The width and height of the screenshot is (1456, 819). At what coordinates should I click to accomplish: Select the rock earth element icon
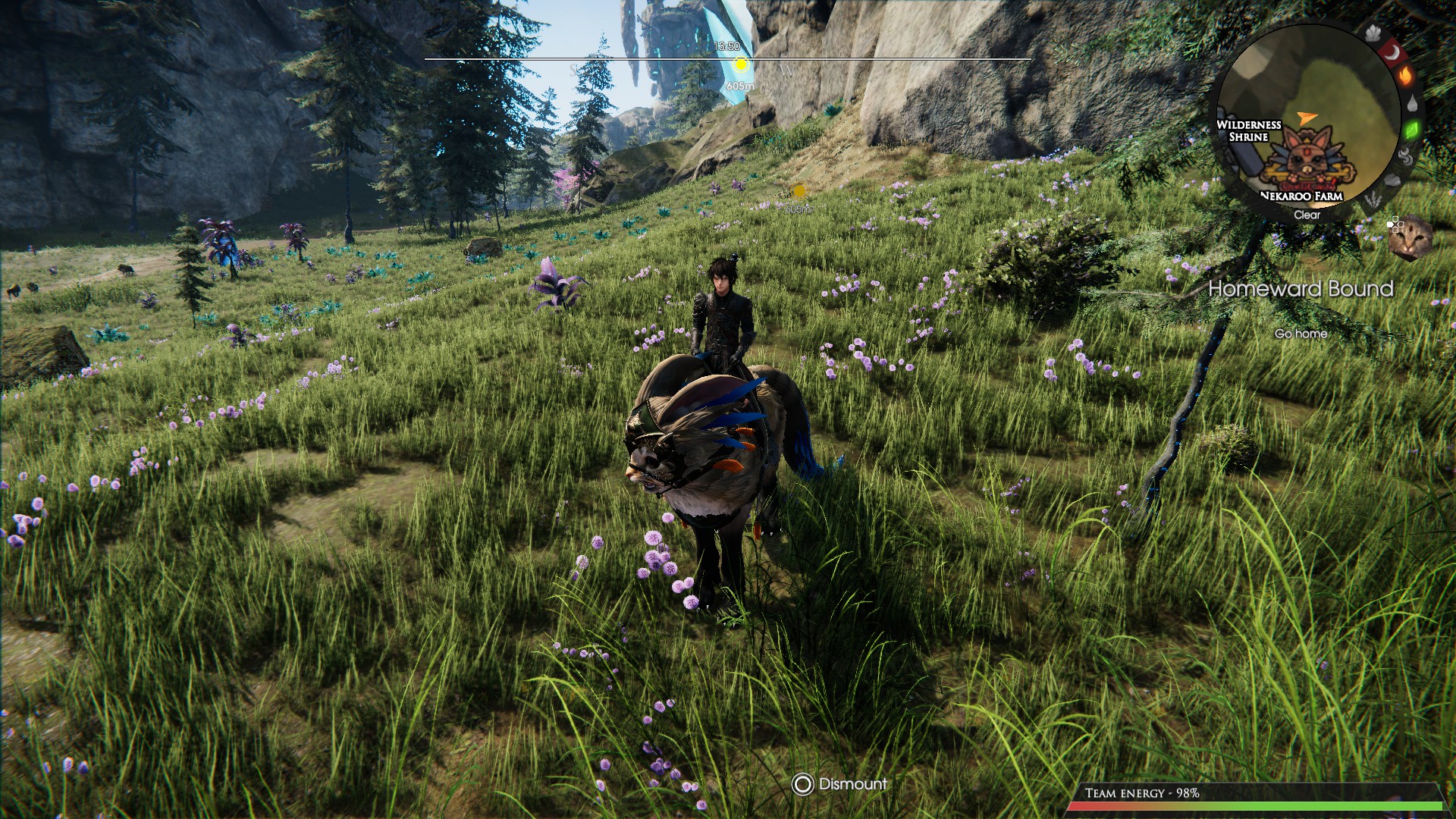pos(1393,181)
